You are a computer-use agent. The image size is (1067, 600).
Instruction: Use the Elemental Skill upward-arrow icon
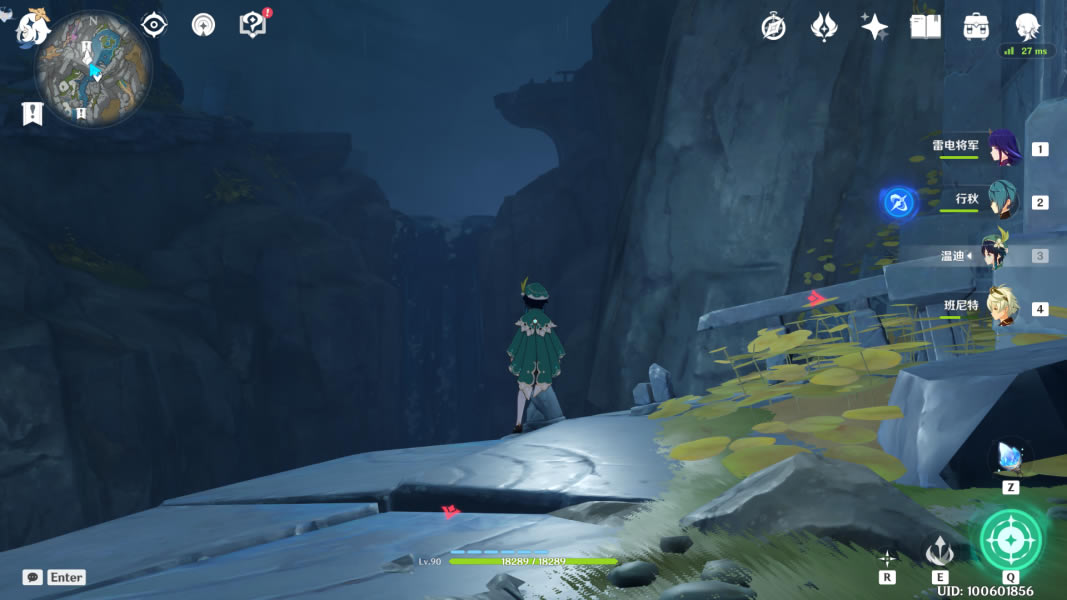click(939, 551)
